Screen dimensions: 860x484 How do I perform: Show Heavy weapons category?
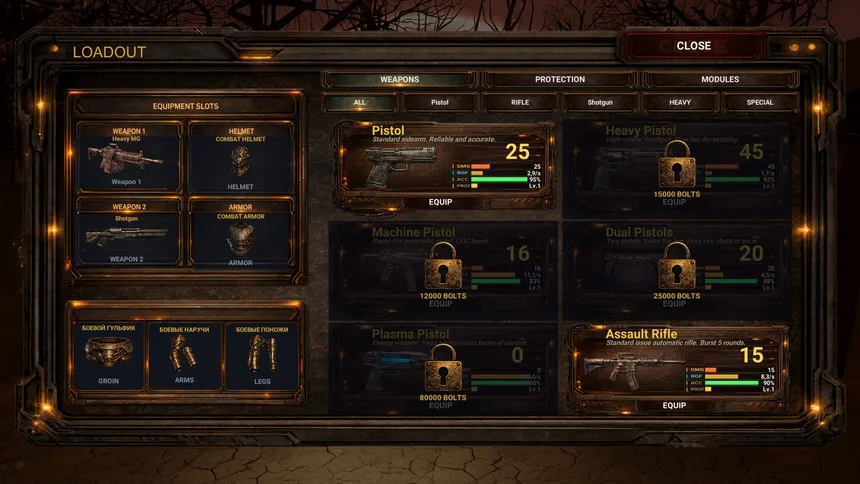click(x=680, y=102)
